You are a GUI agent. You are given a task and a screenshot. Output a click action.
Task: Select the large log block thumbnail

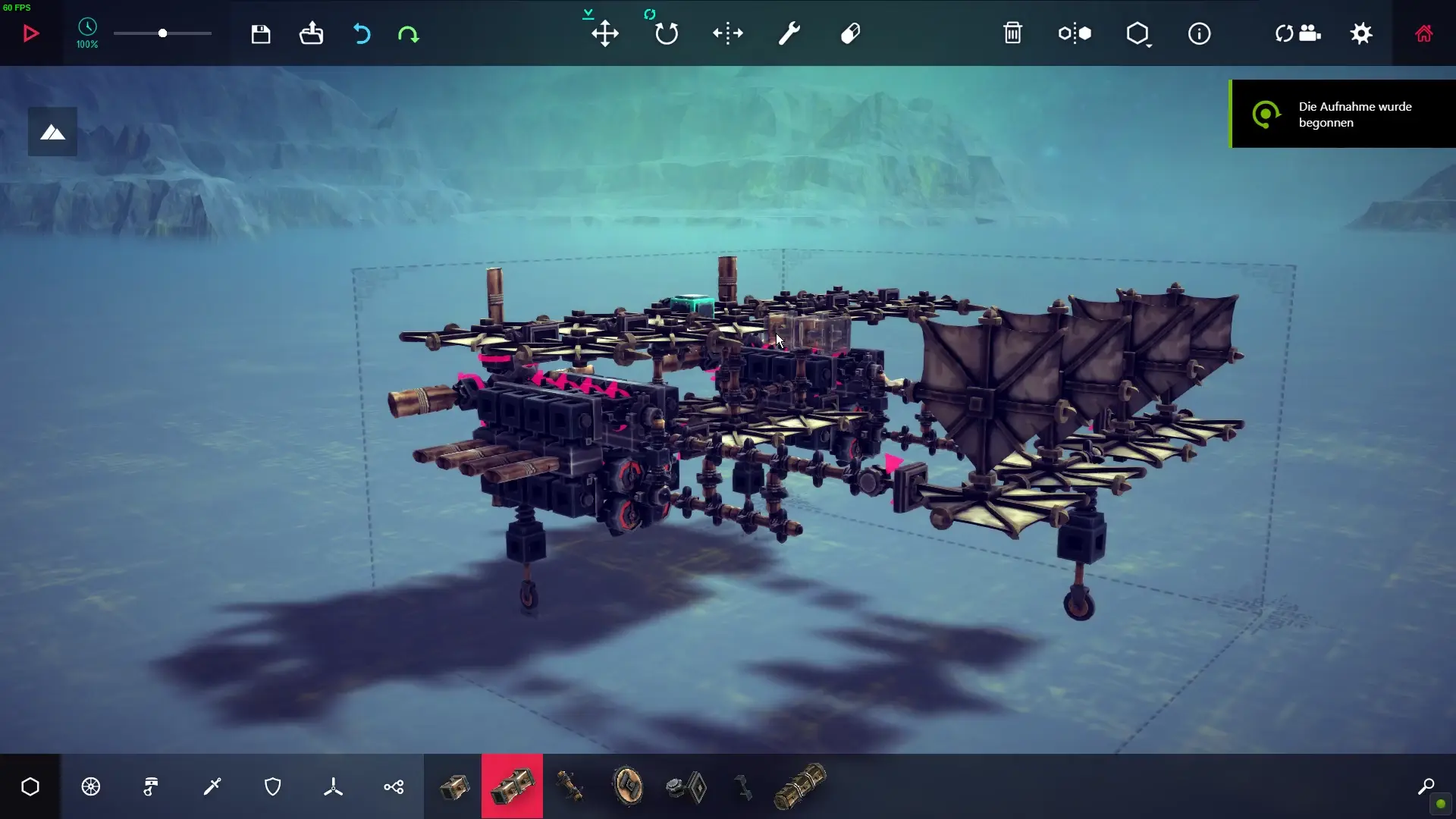(x=800, y=786)
